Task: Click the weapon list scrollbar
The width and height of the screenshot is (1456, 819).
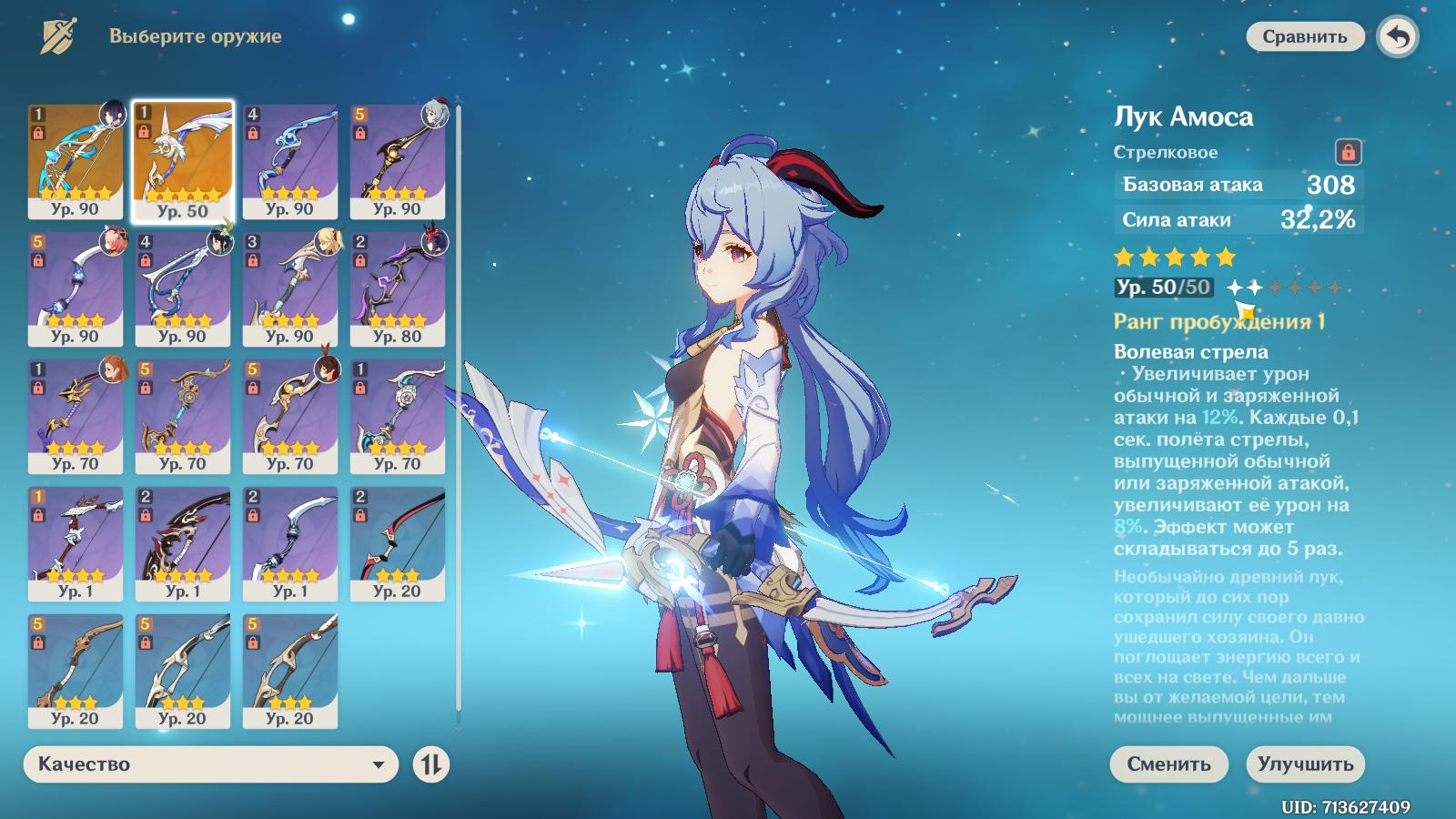Action: tap(458, 409)
